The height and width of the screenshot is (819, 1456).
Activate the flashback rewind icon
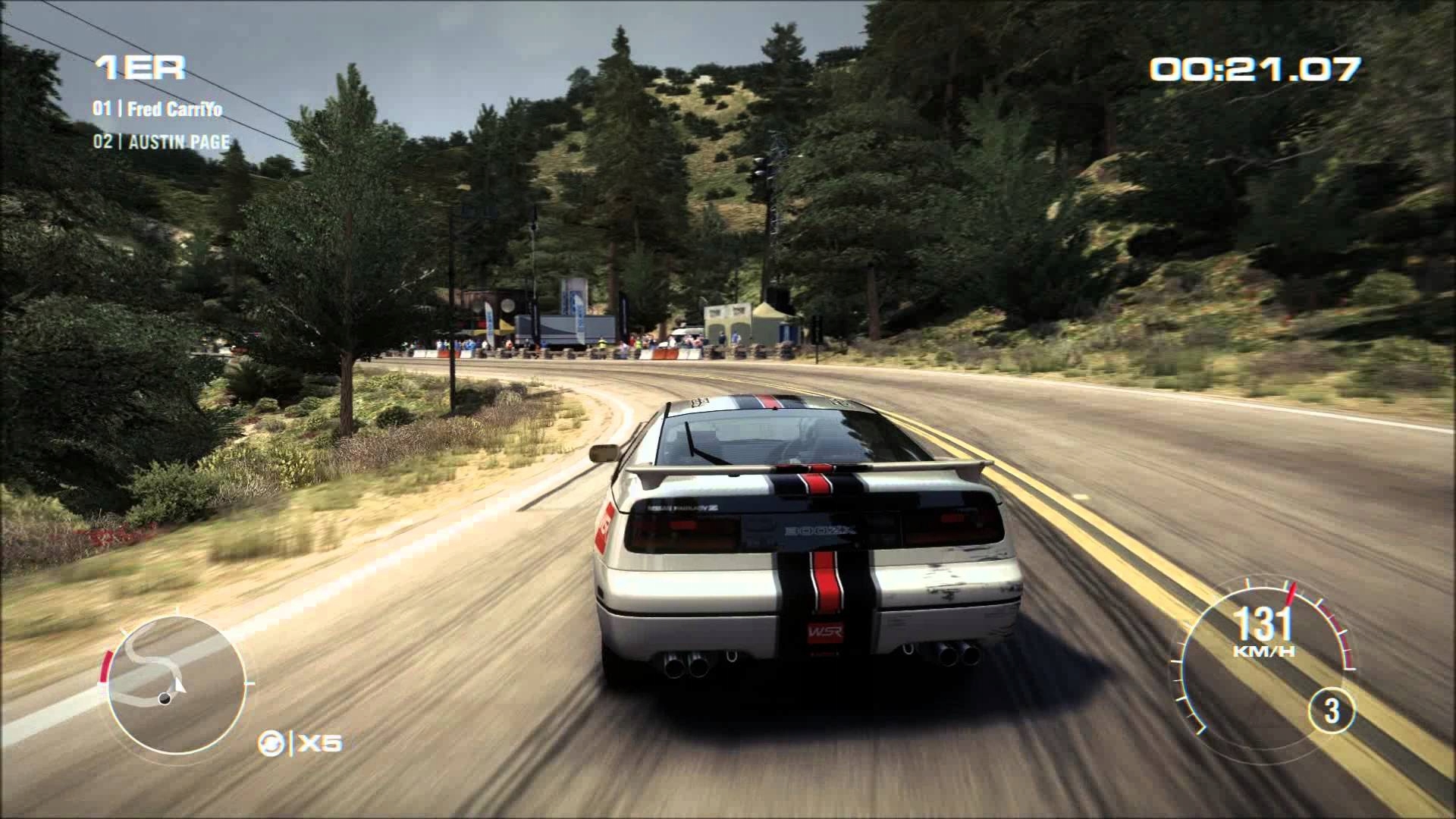click(x=269, y=742)
